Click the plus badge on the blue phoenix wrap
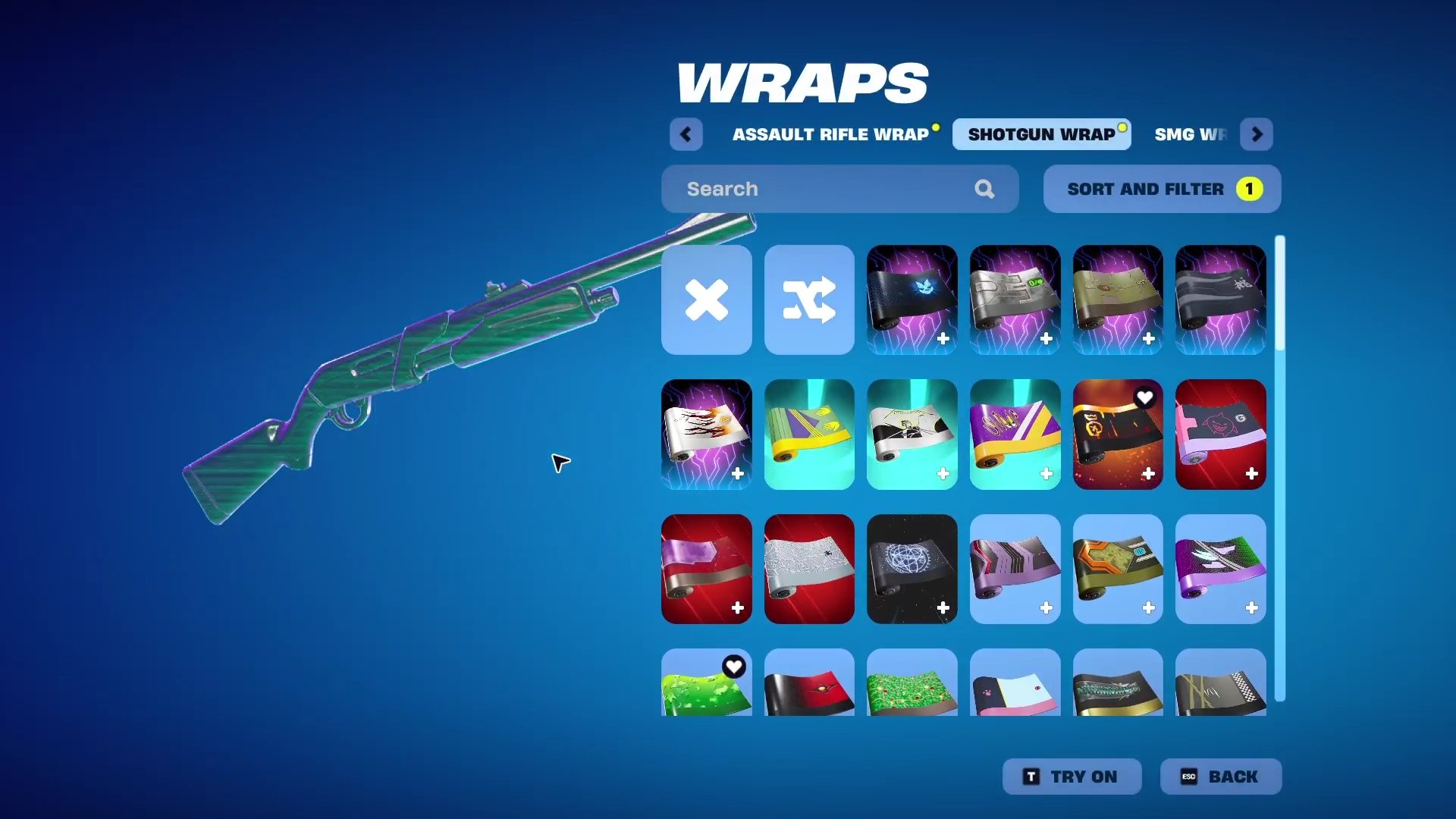The image size is (1456, 819). coord(943,340)
